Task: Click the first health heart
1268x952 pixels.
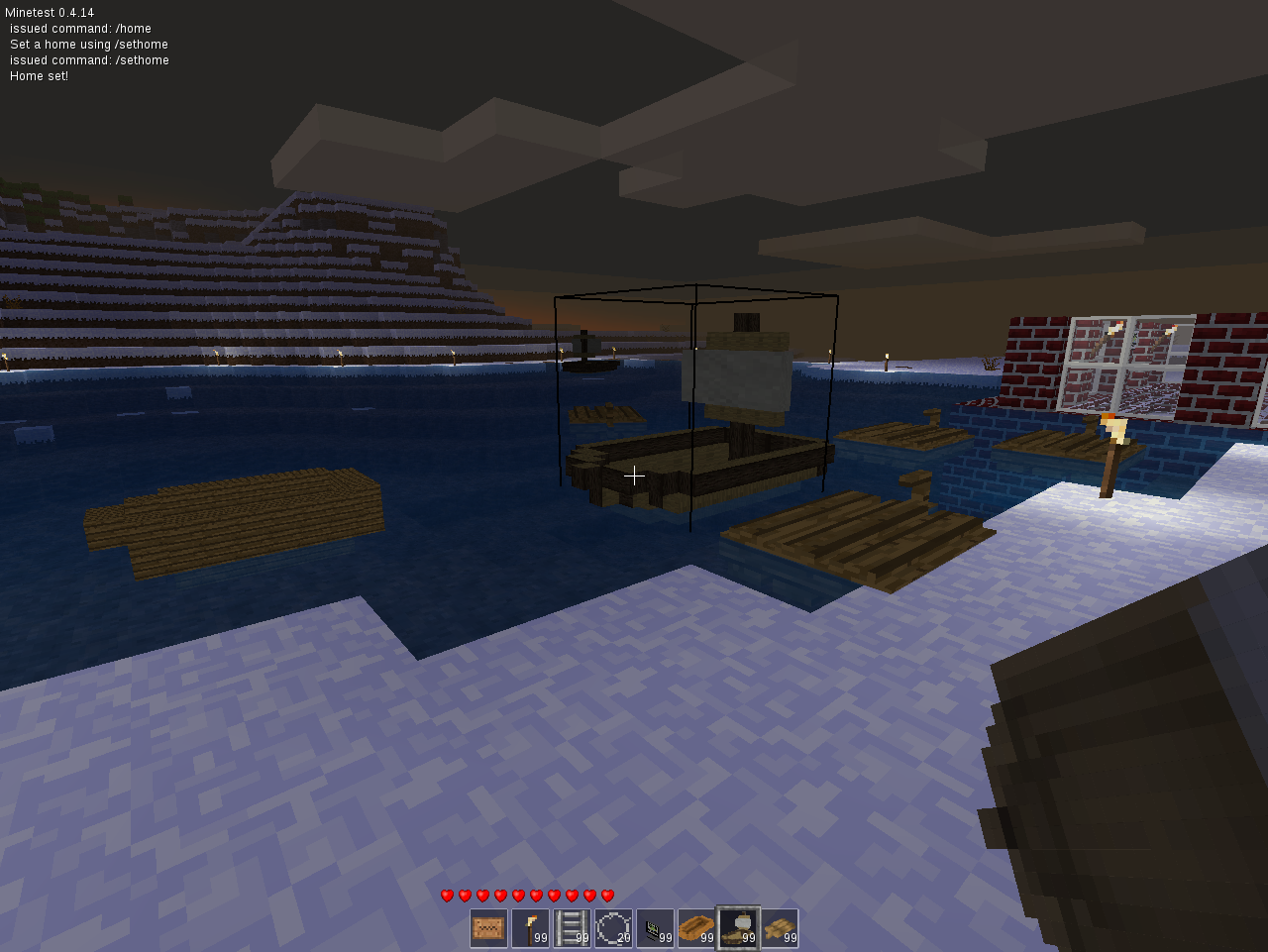Action: click(x=449, y=895)
